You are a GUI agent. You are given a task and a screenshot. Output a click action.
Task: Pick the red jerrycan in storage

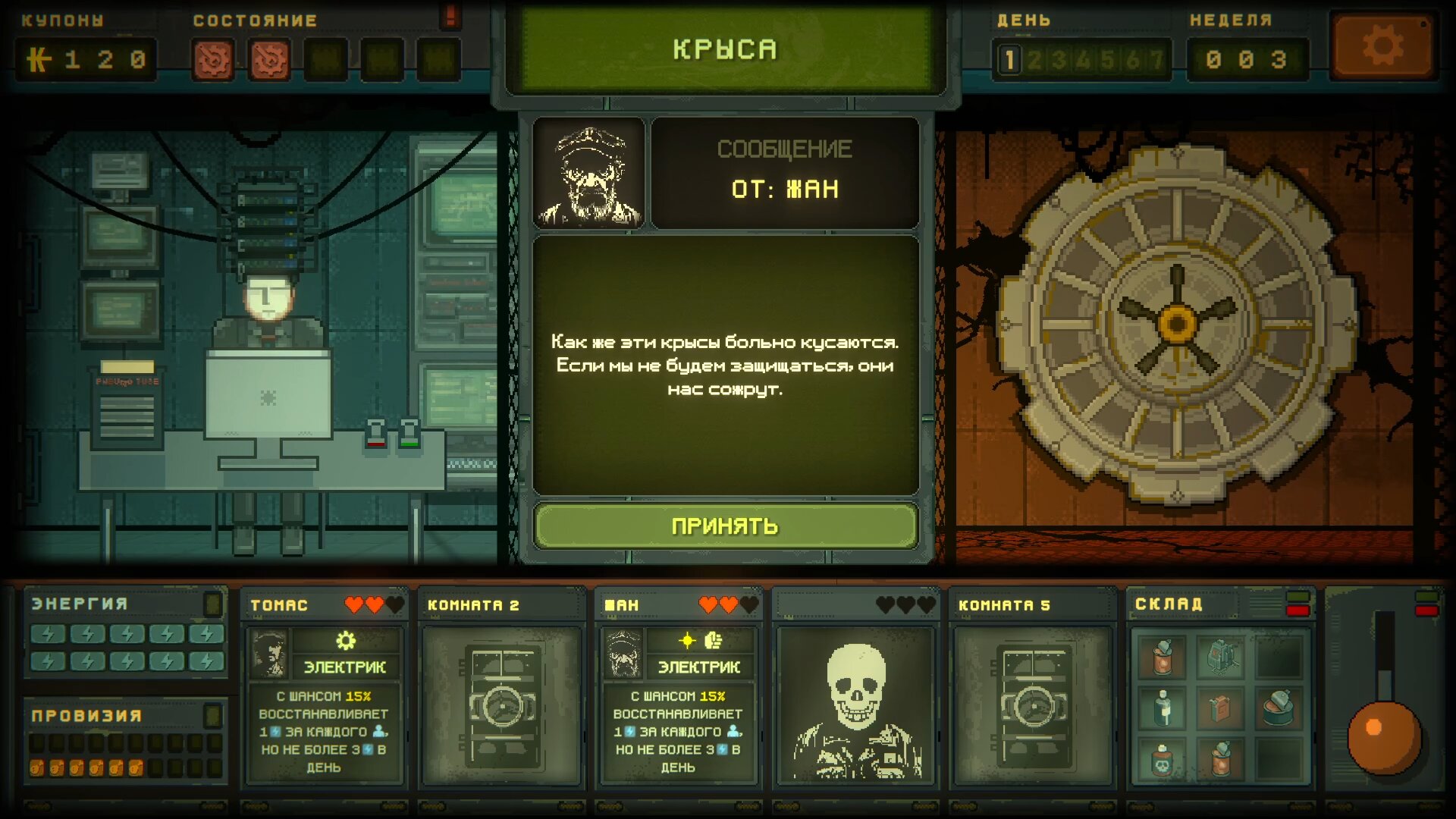1220,708
